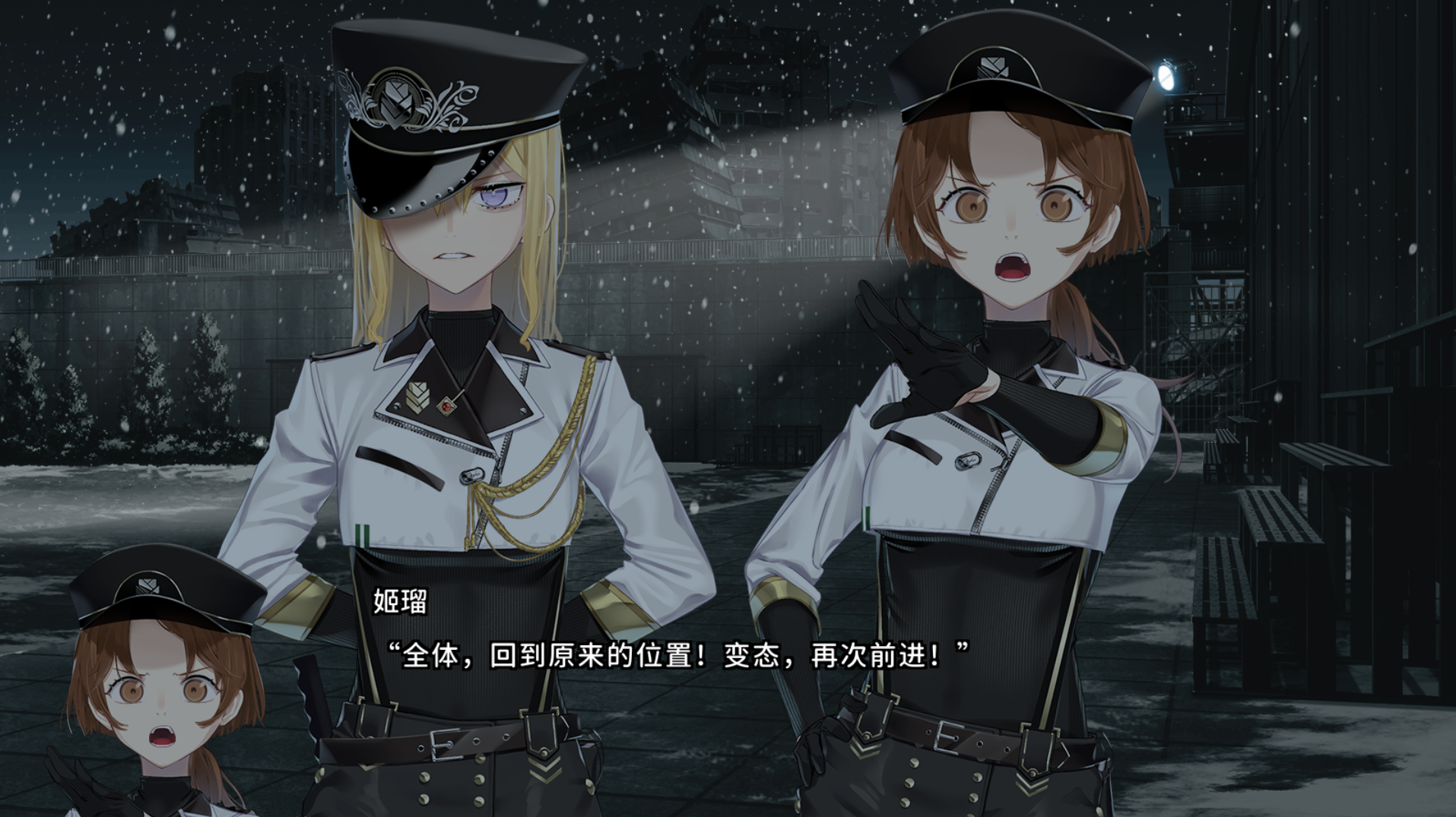Select the red medal pin on the white collar
The height and width of the screenshot is (817, 1456).
pos(446,405)
